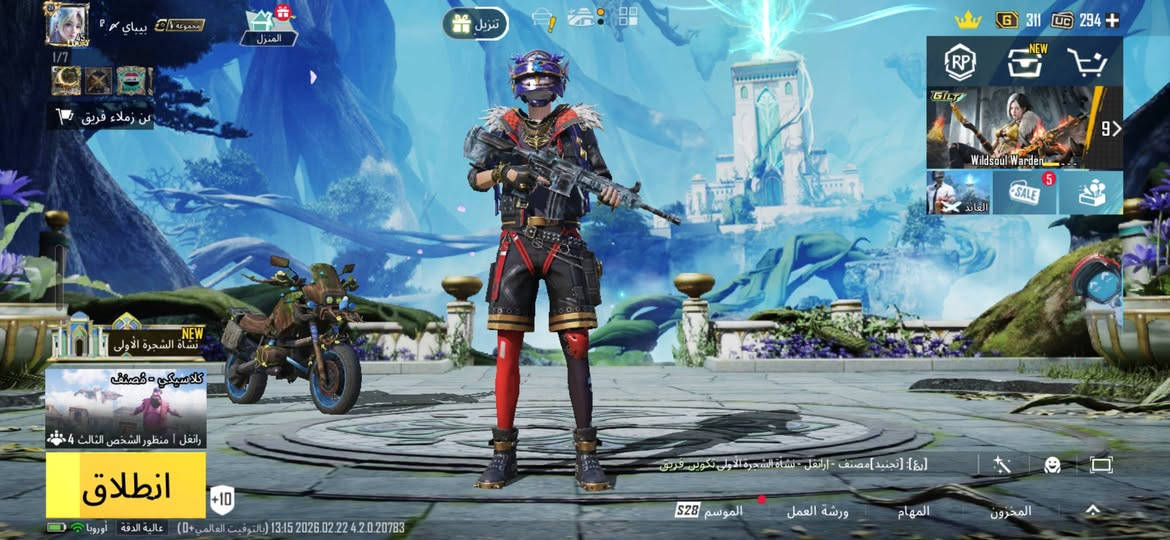
Task: Open the Royale Pass RP icon
Action: click(960, 64)
